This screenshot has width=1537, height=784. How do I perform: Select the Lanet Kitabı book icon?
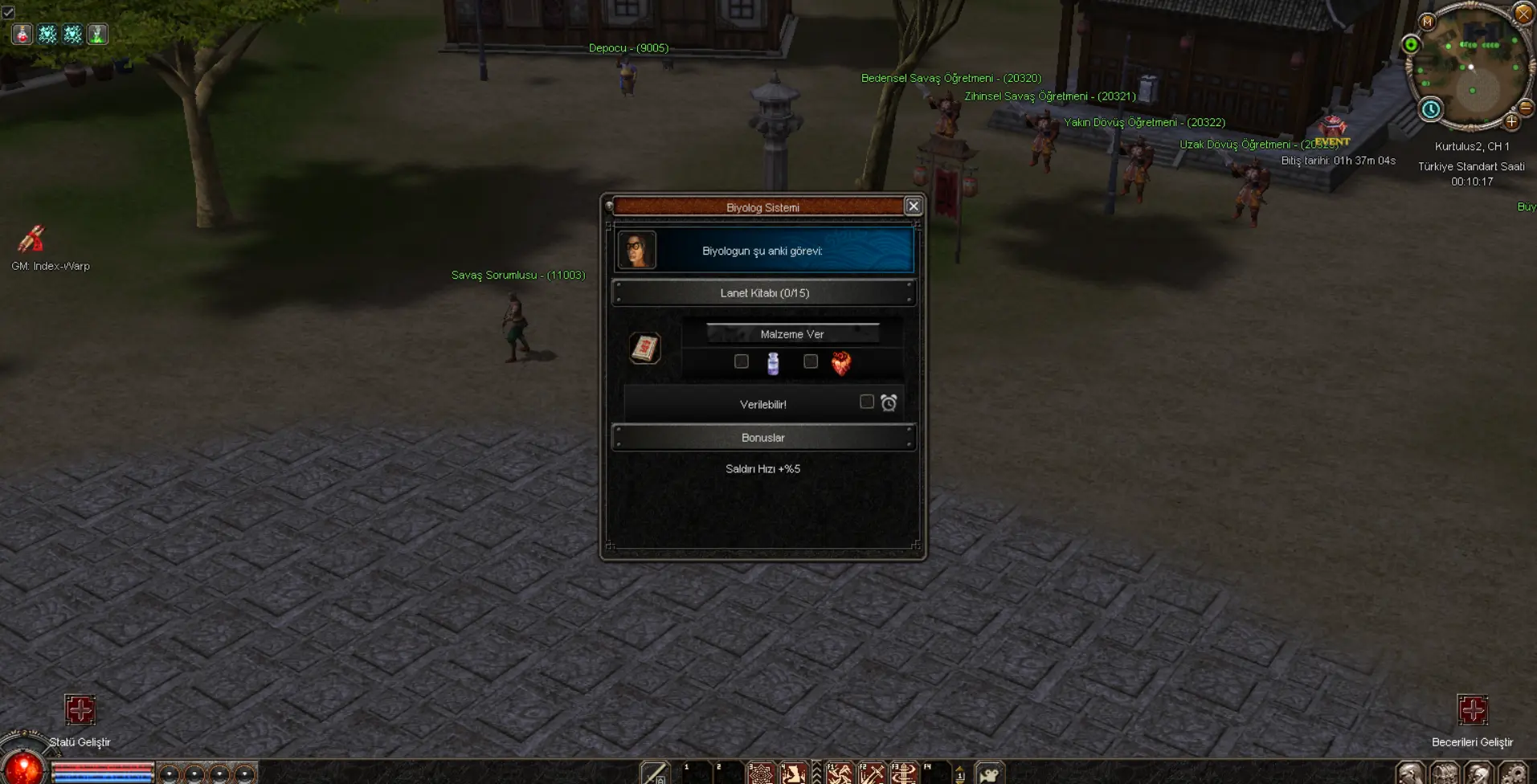point(644,348)
